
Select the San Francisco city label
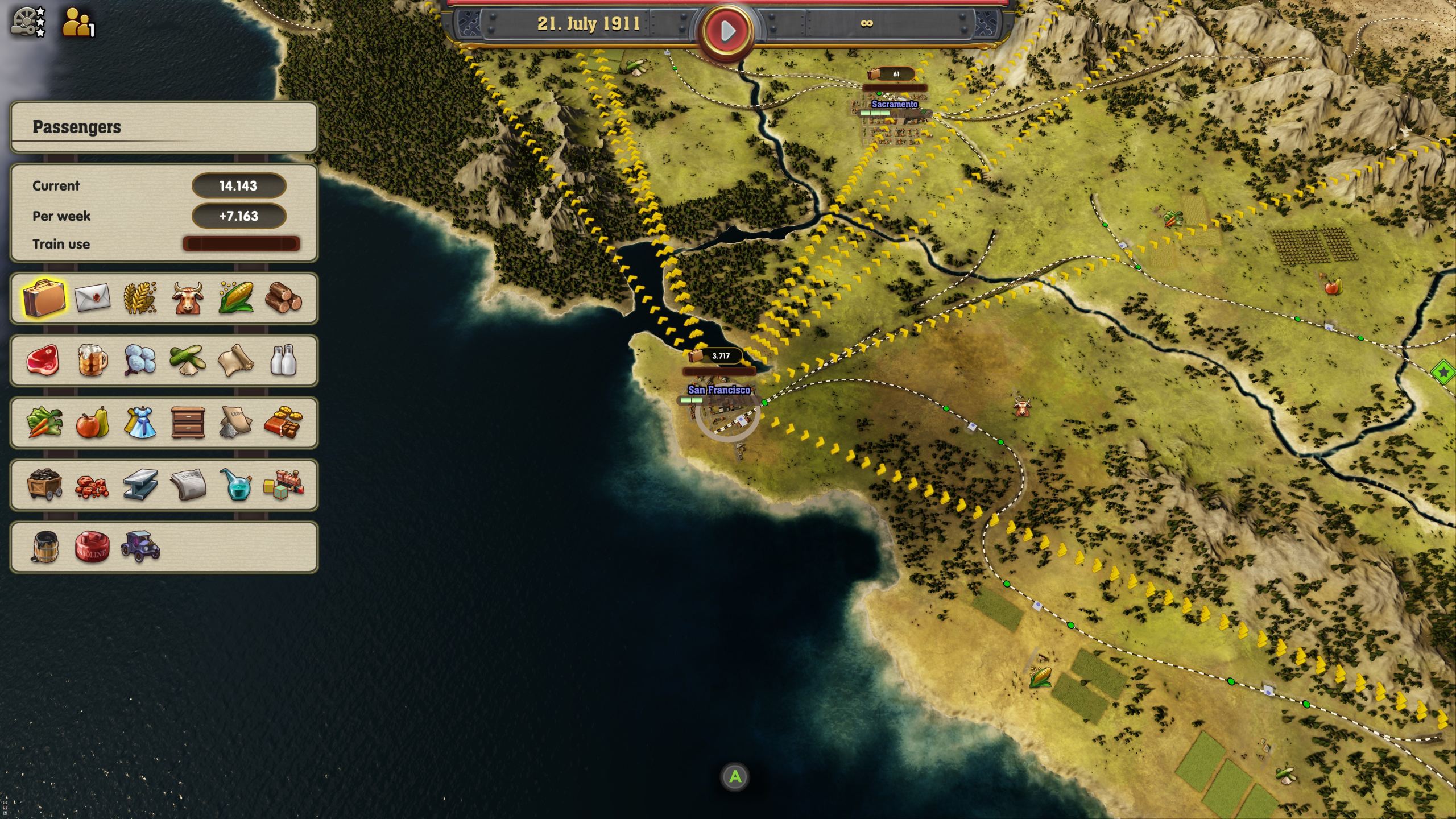719,391
